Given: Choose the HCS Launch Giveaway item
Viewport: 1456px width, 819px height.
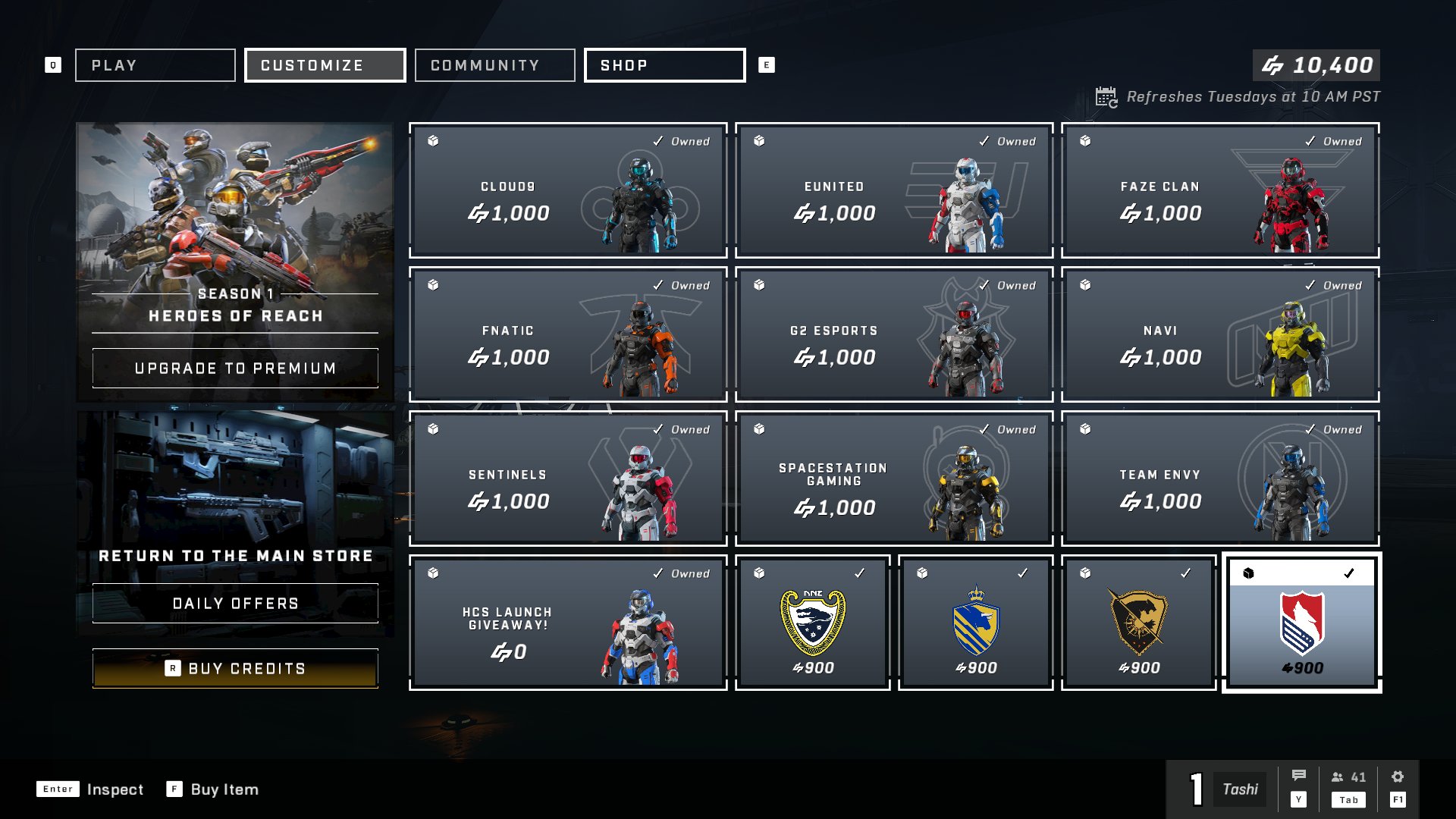Looking at the screenshot, I should [x=568, y=623].
